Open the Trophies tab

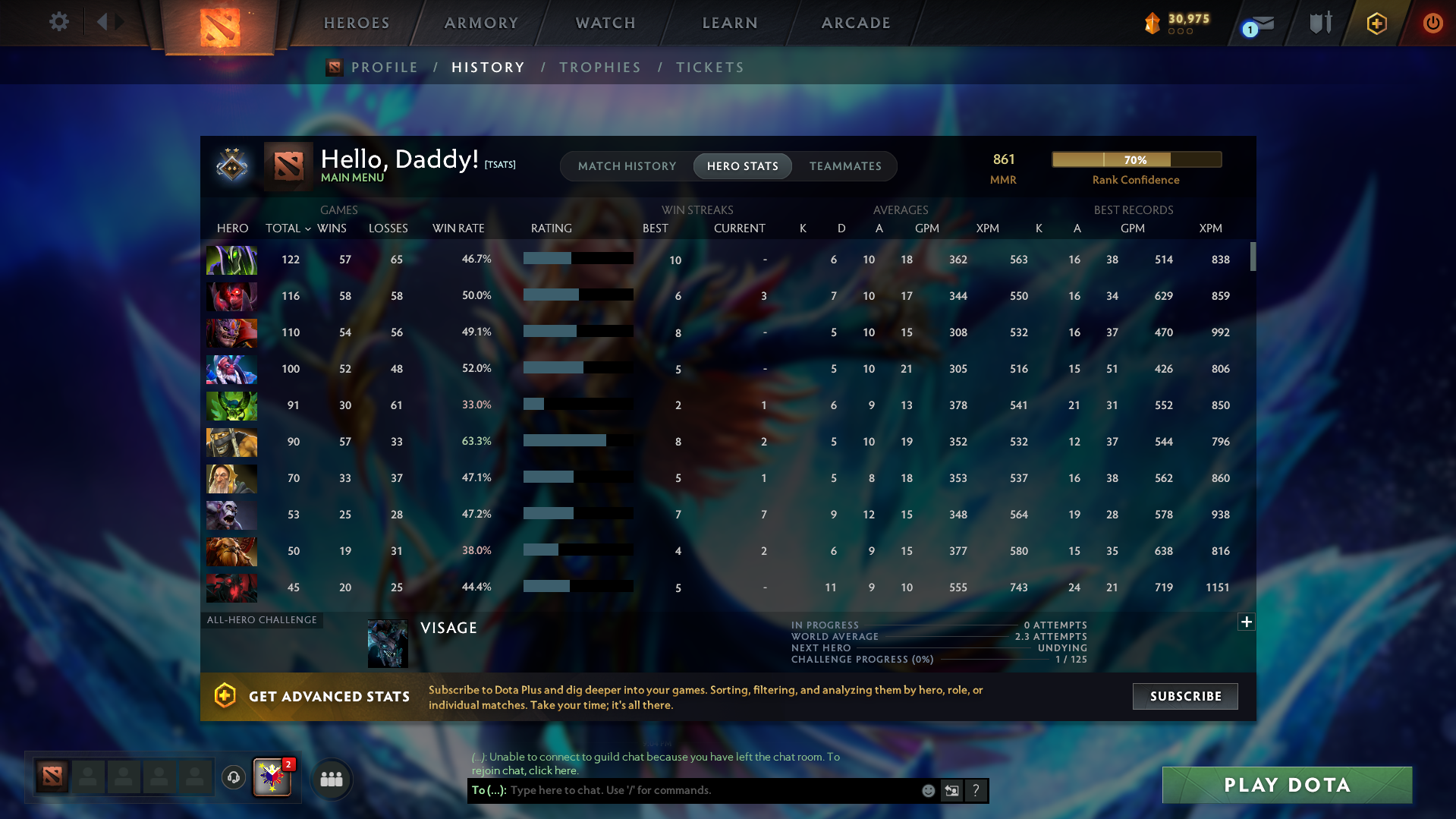(x=599, y=67)
